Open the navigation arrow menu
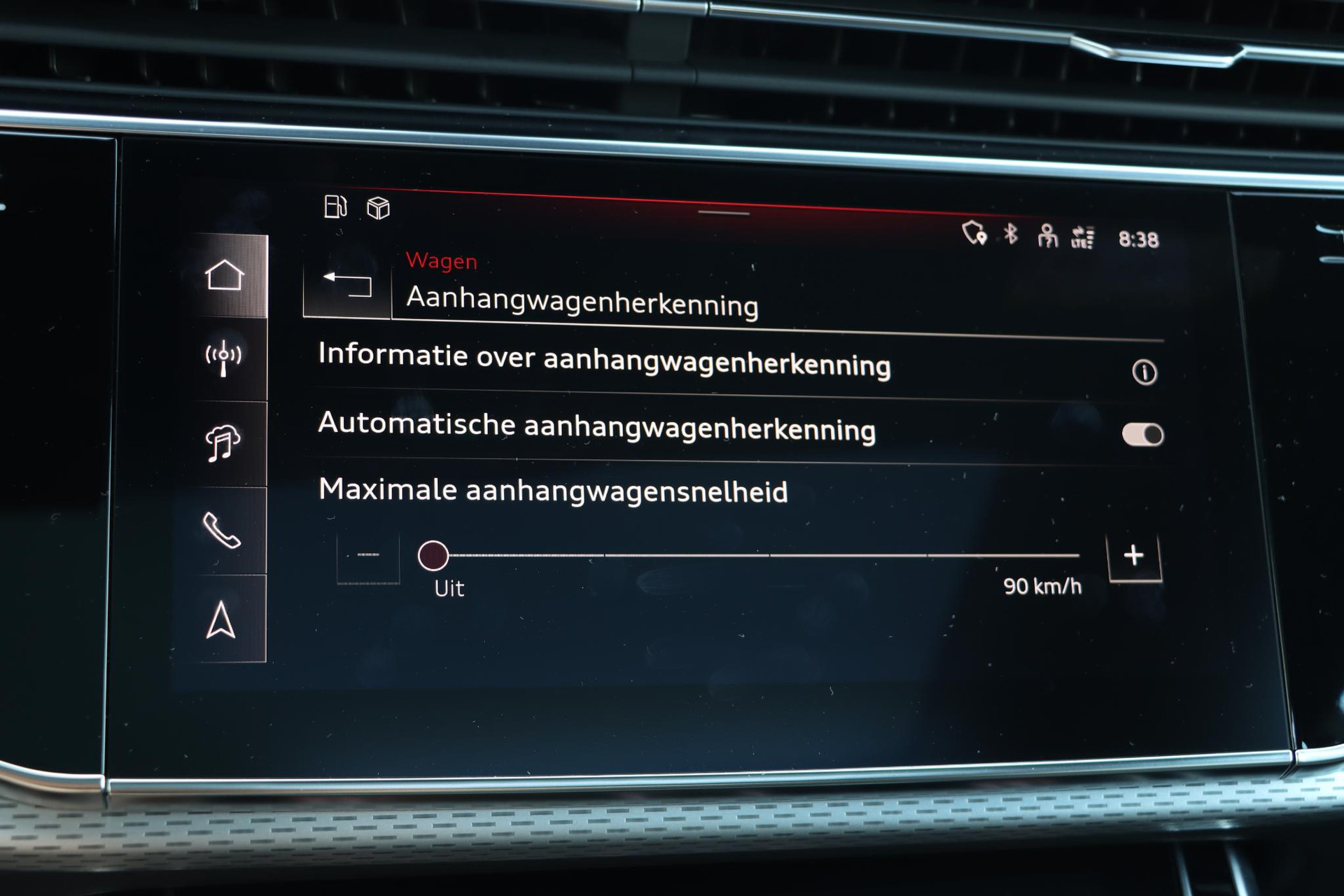Viewport: 1344px width, 896px height. pyautogui.click(x=221, y=620)
